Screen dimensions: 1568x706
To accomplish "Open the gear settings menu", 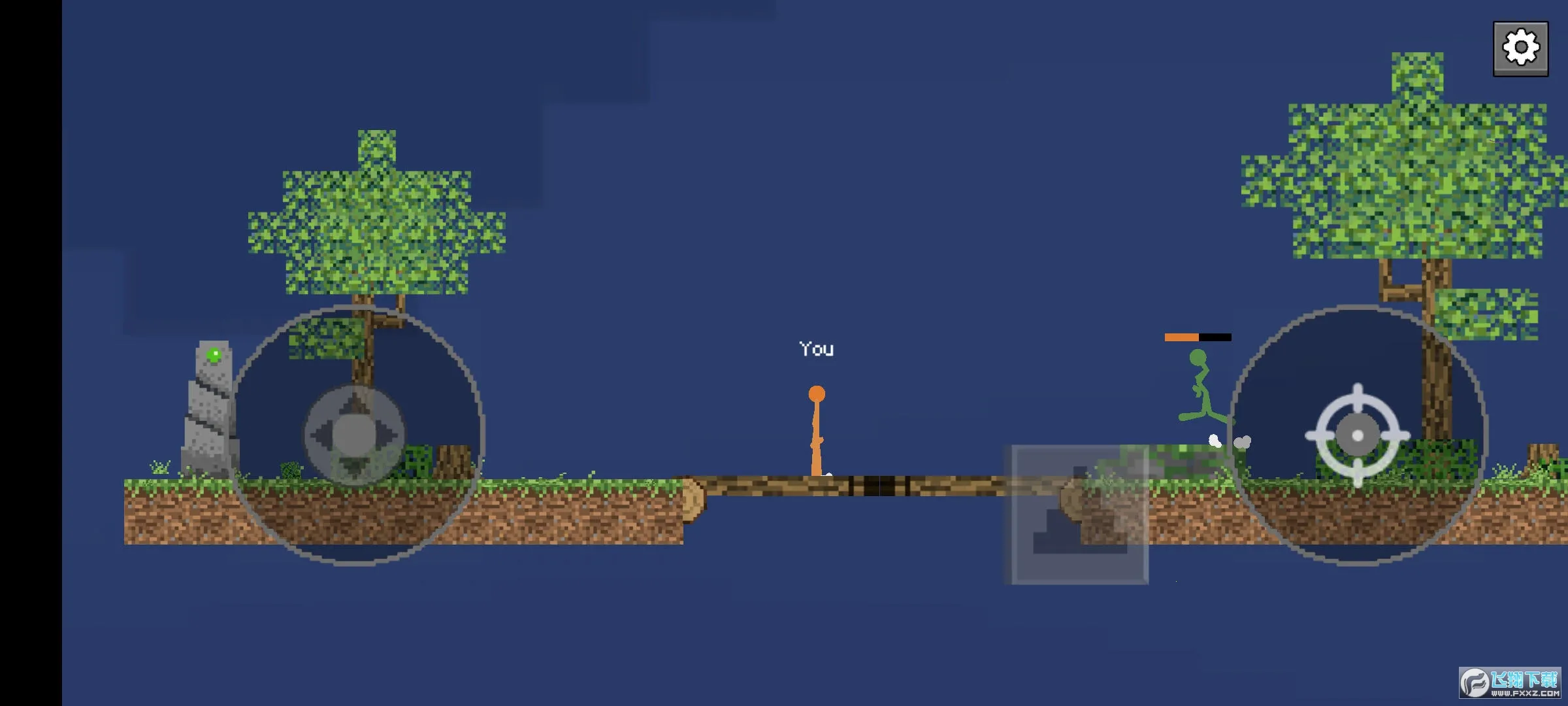I will pyautogui.click(x=1520, y=48).
